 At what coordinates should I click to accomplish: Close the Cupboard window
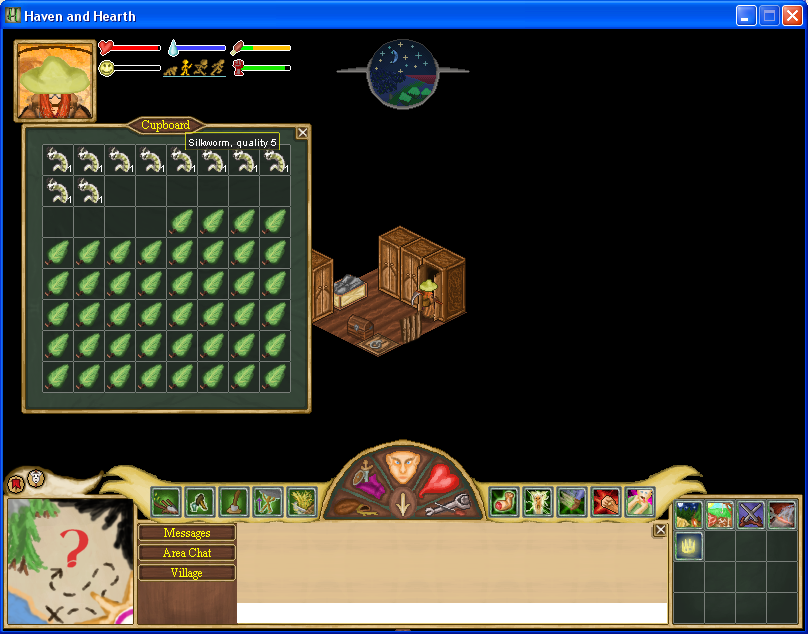303,132
